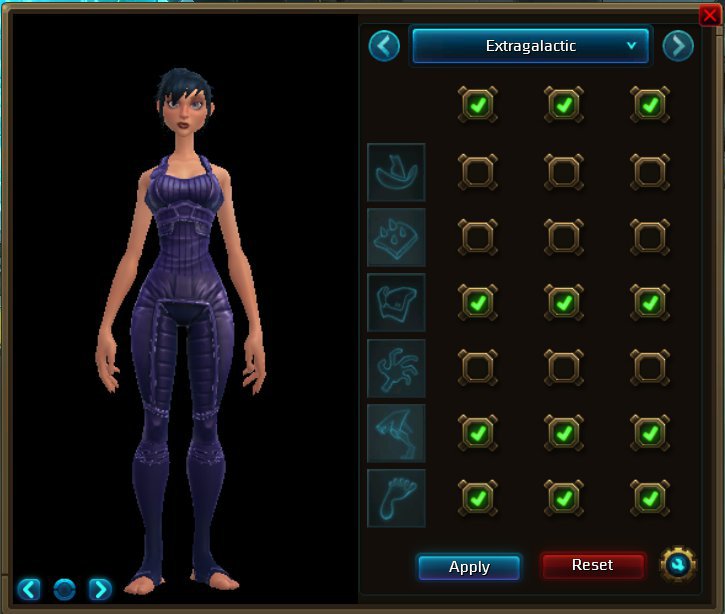This screenshot has width=725, height=614.
Task: Choose the leg armor slot icon
Action: [396, 432]
